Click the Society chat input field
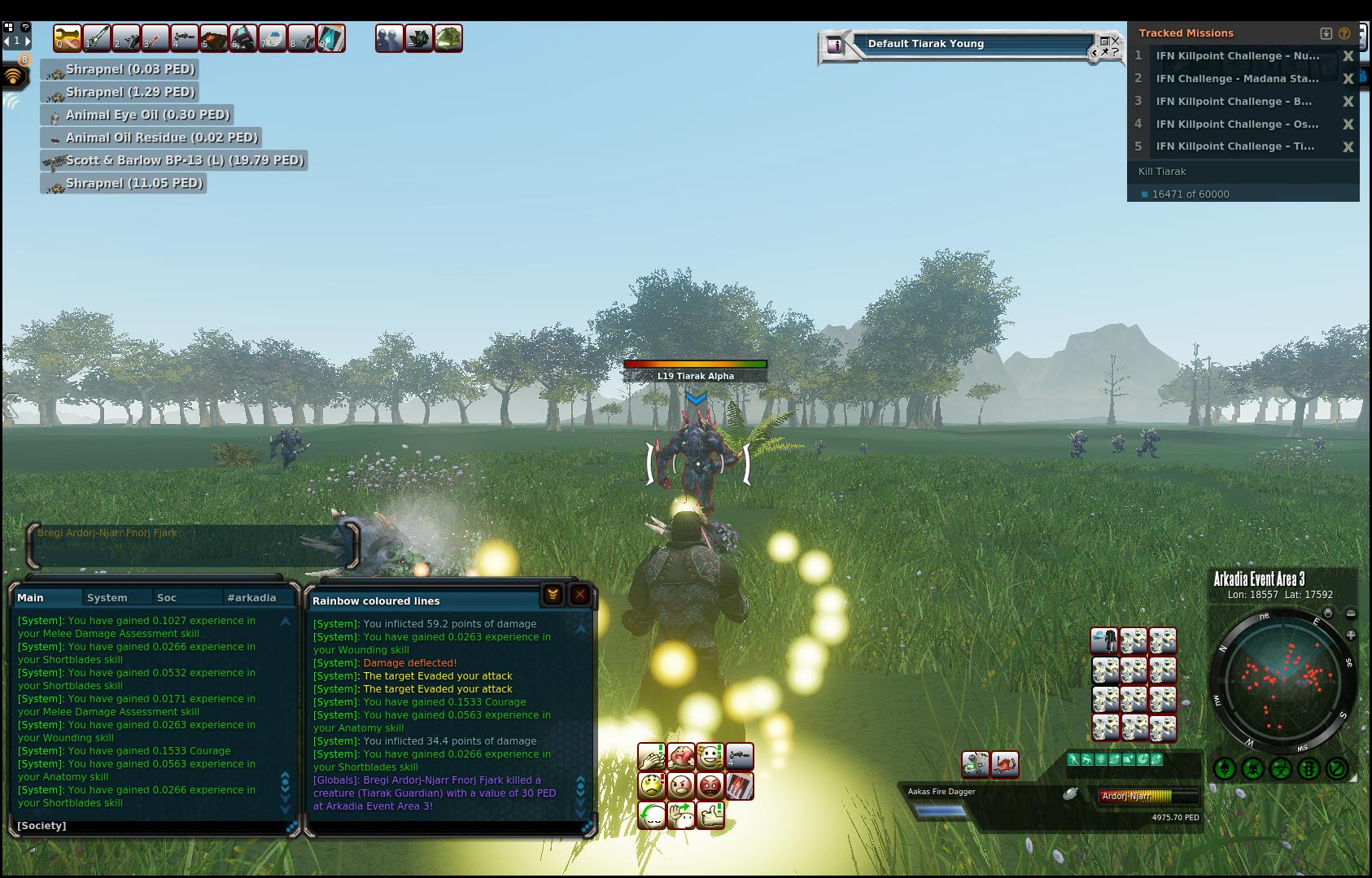Screen dimensions: 1372x878 [155, 825]
